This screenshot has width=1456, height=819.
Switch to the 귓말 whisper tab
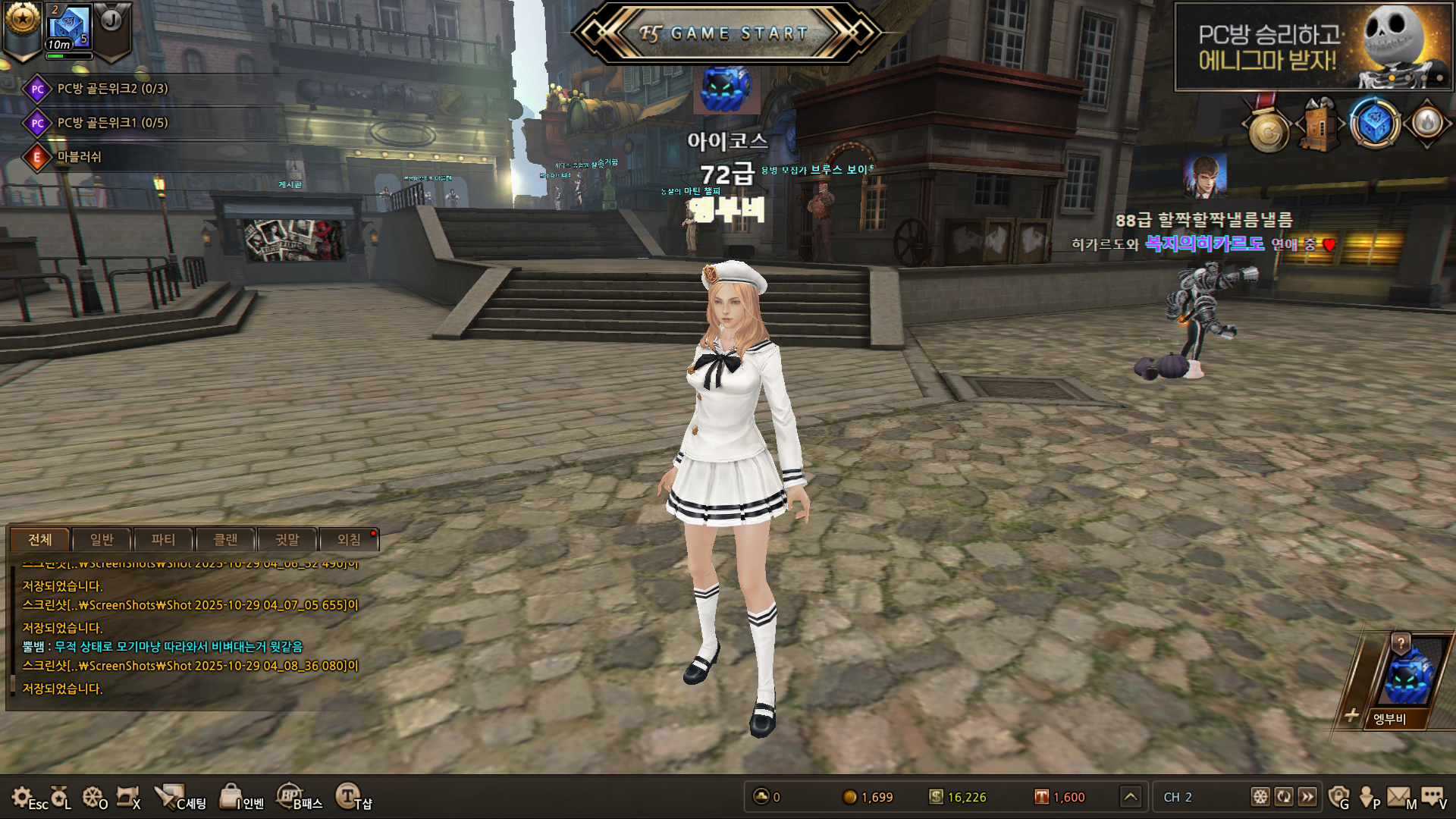point(287,540)
